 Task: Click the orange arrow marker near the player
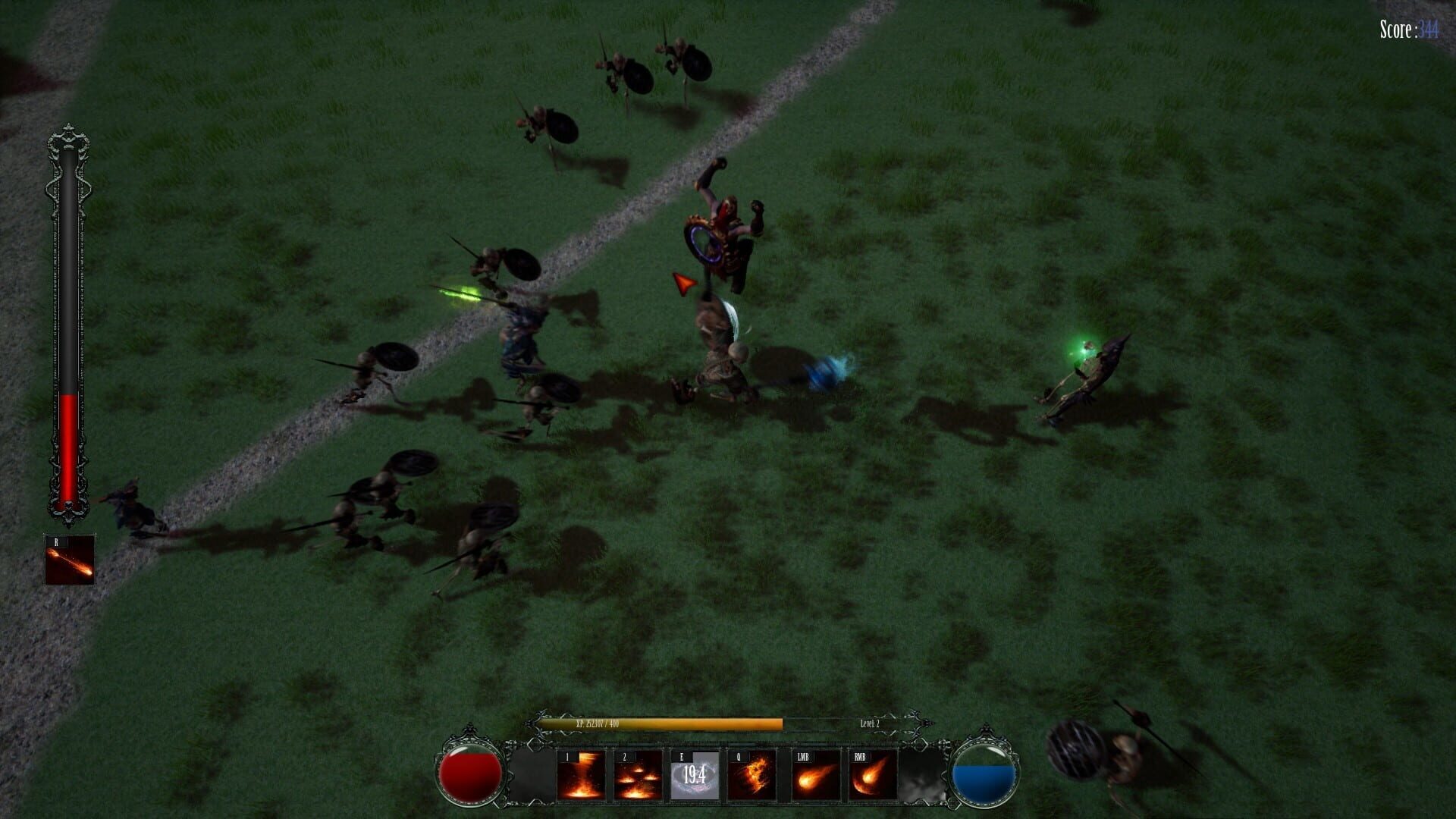click(x=683, y=283)
